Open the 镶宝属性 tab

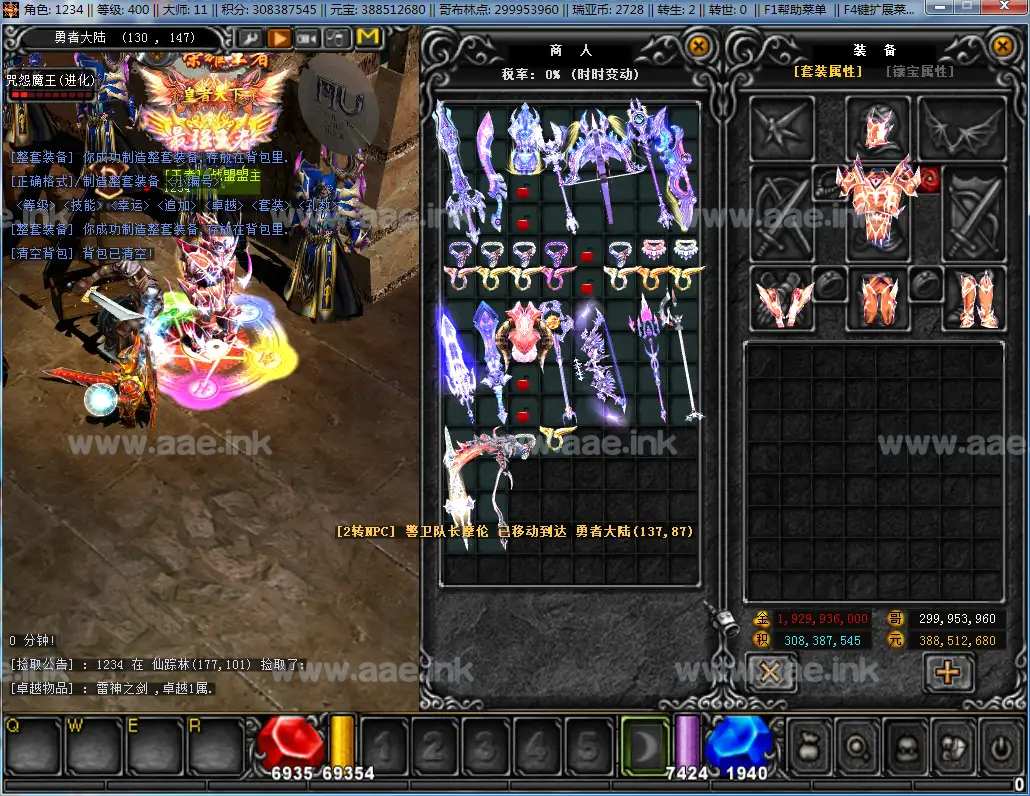pyautogui.click(x=920, y=72)
